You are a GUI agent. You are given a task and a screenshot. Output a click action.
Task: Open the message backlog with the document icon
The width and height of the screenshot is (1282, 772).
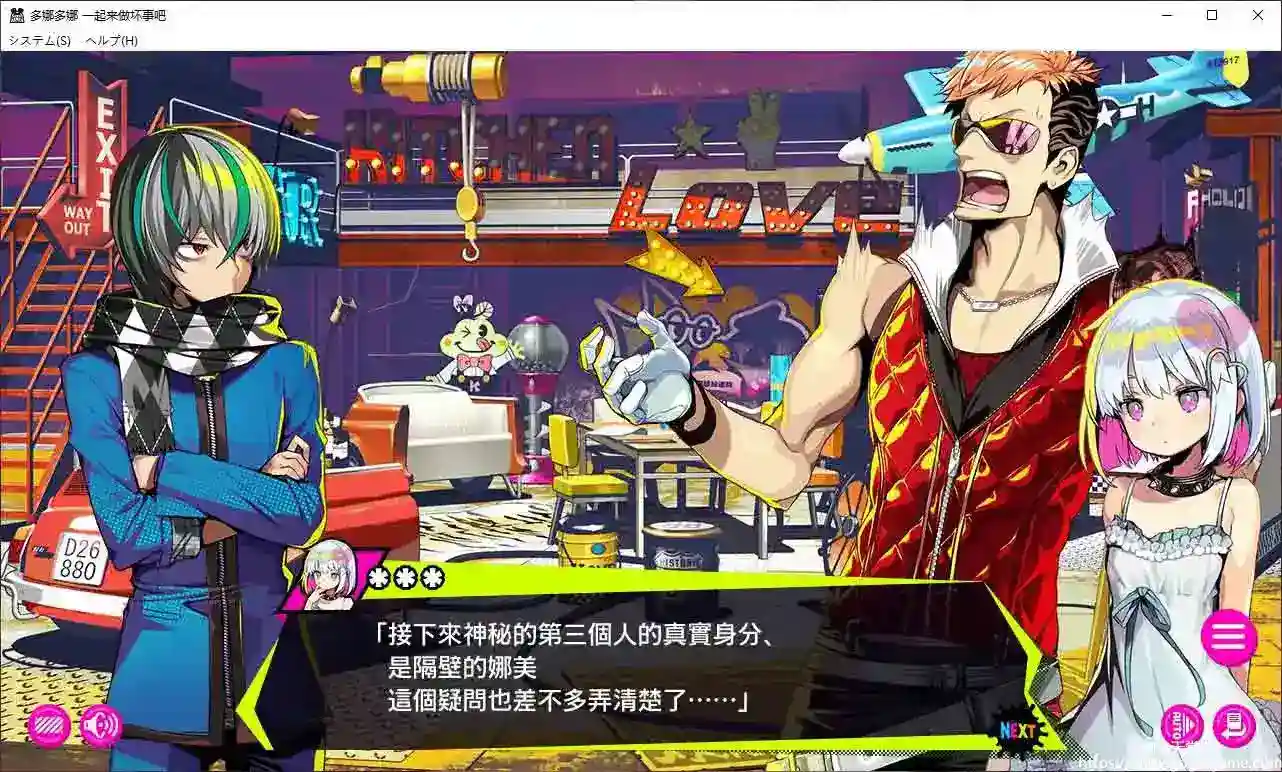(x=1232, y=726)
